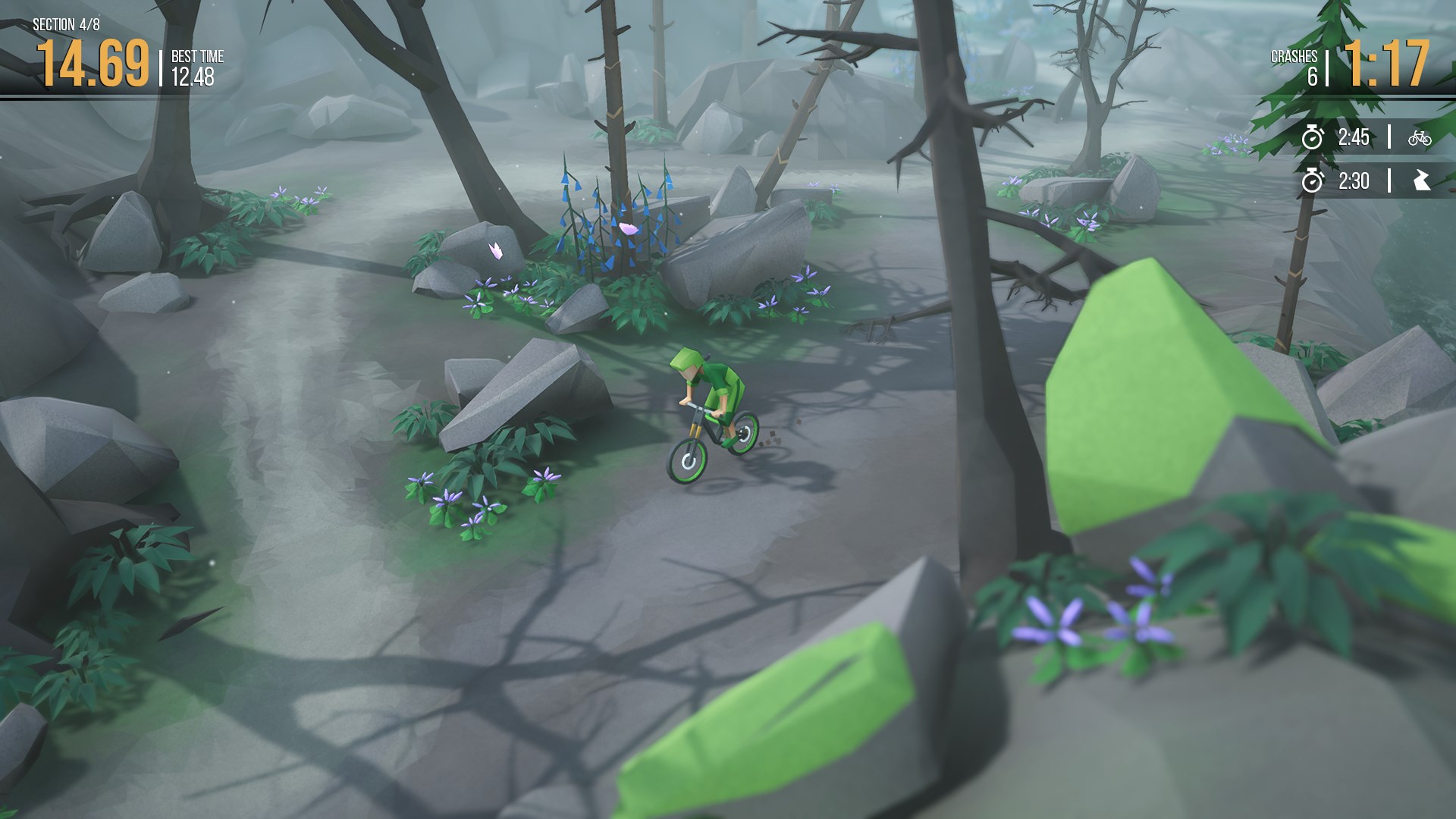Click the Crashes counter showing 6
This screenshot has width=1456, height=819.
1301,64
